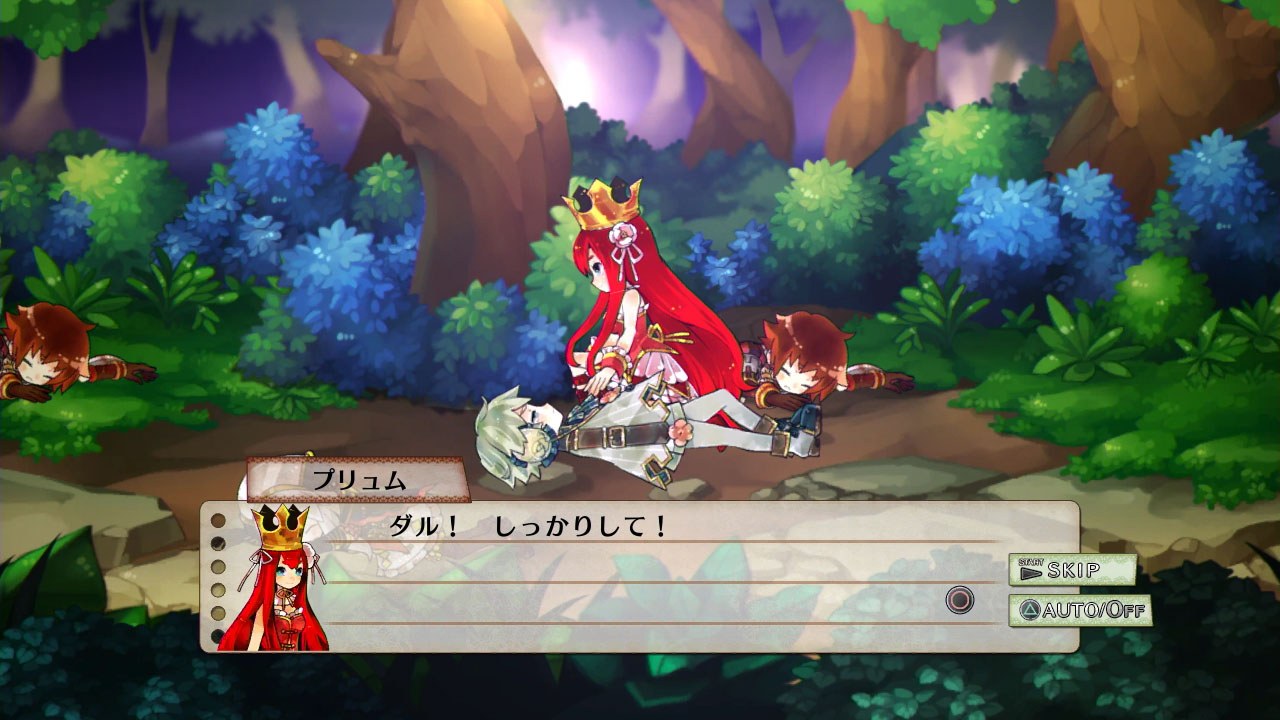Image resolution: width=1280 pixels, height=720 pixels.
Task: Click the bottom ring hole of the notebook panel
Action: [218, 634]
